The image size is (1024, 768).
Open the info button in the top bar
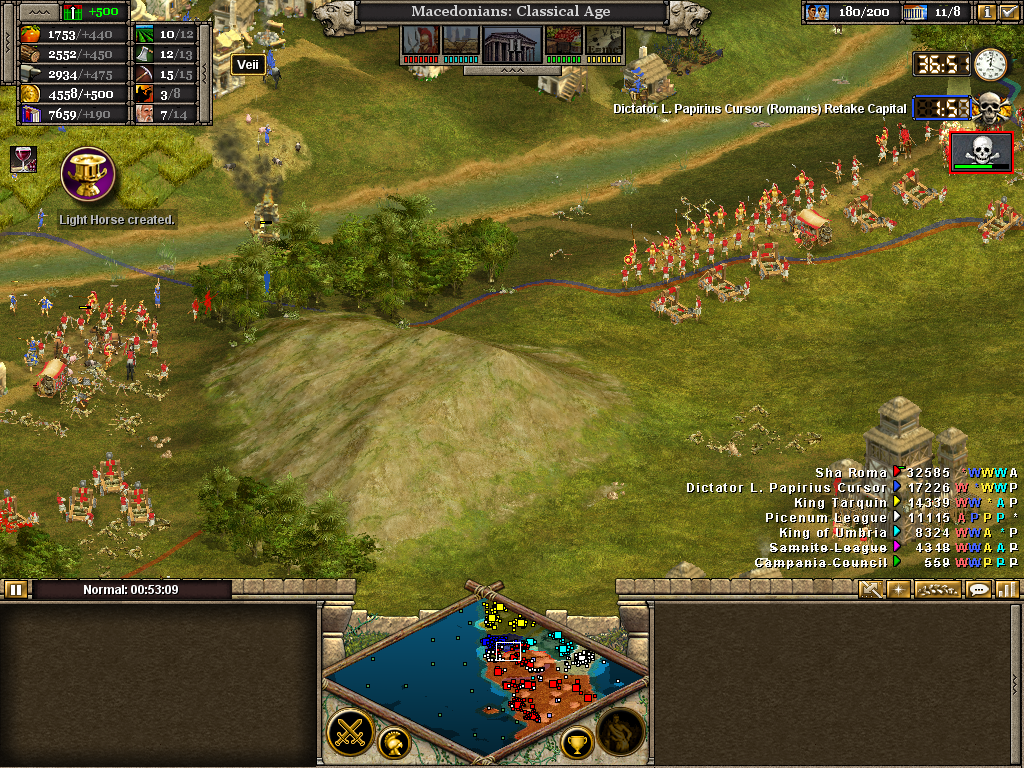(x=986, y=12)
